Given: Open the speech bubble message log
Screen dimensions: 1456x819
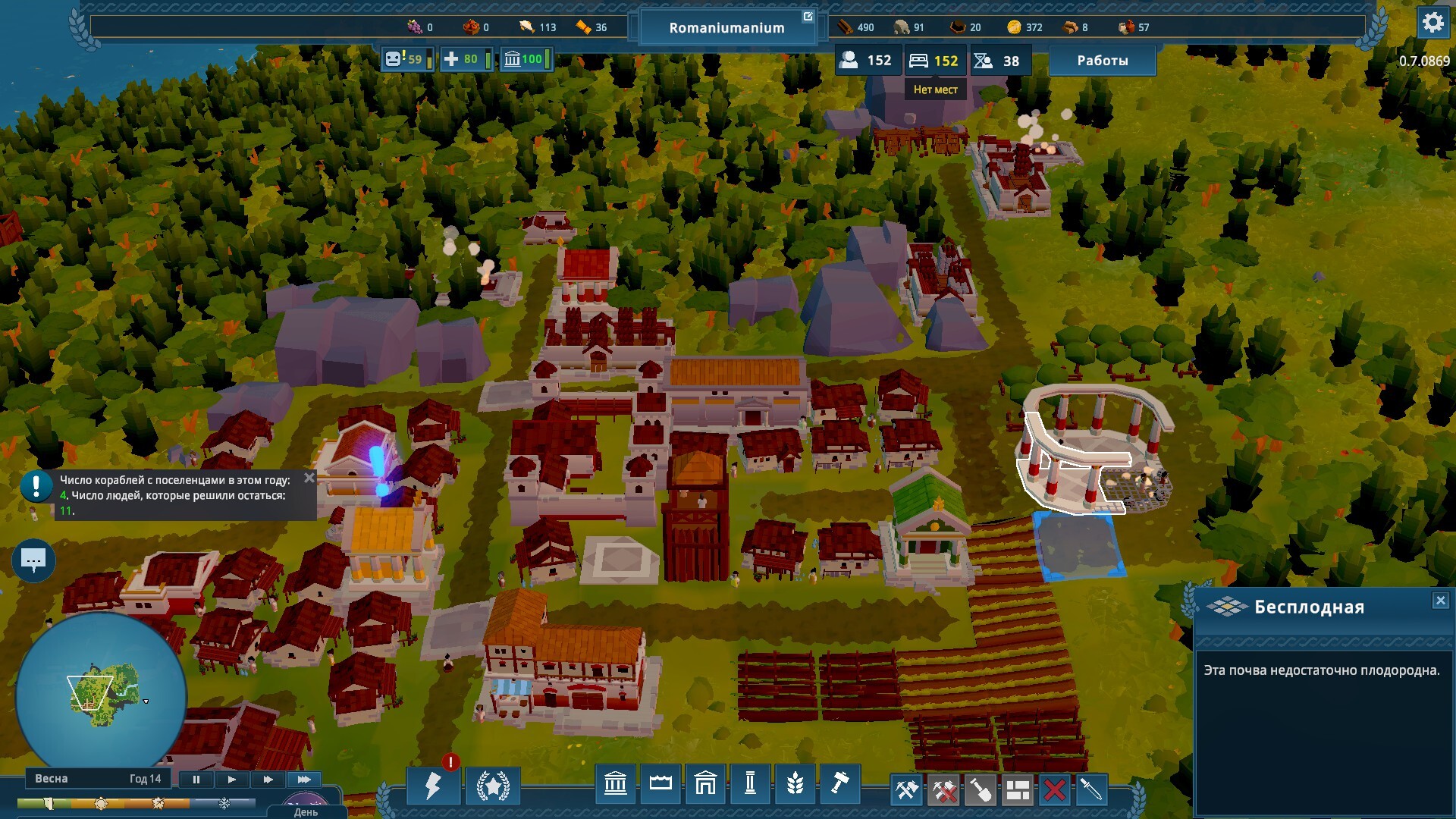Looking at the screenshot, I should pyautogui.click(x=33, y=561).
